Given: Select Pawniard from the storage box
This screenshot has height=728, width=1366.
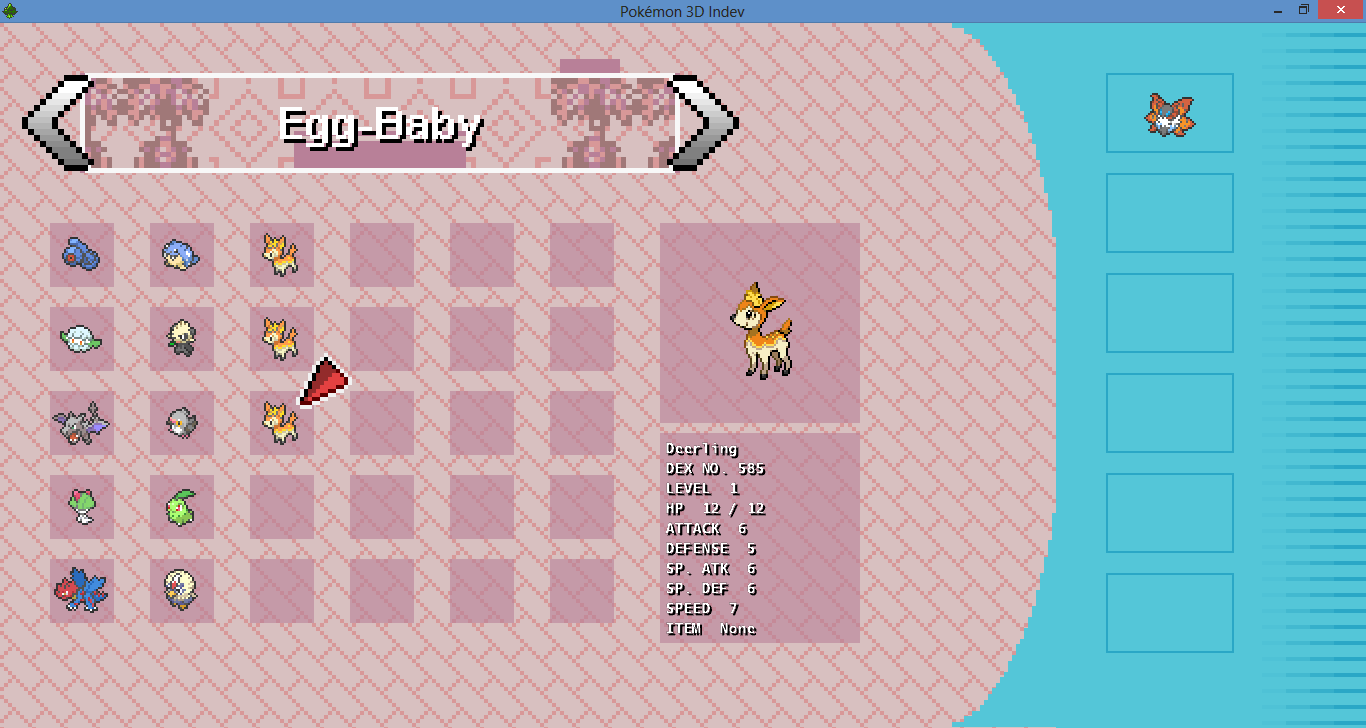Looking at the screenshot, I should (x=181, y=340).
